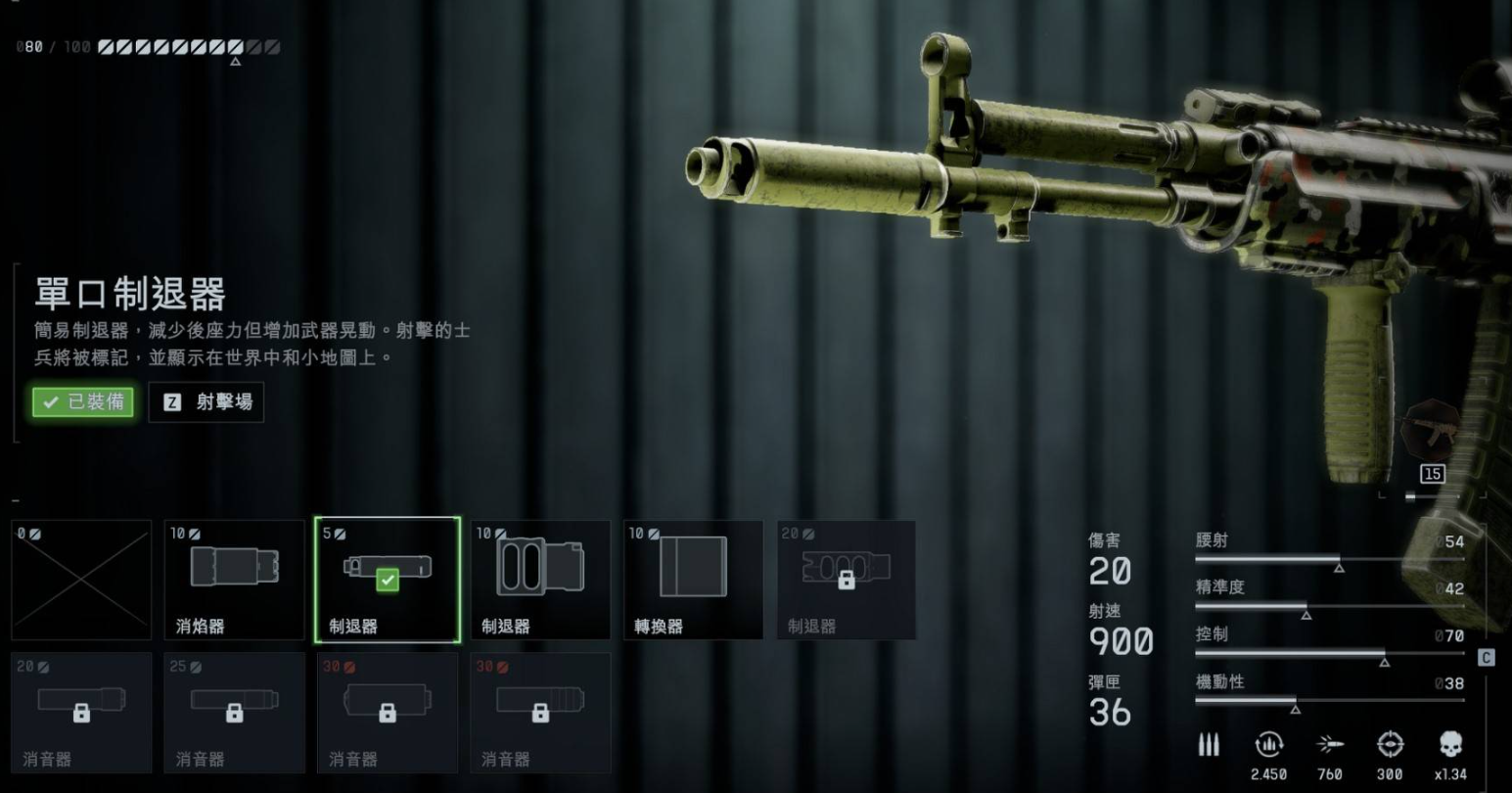Select the 轉換器 attachment tile
Image resolution: width=1512 pixels, height=793 pixels.
(x=693, y=579)
